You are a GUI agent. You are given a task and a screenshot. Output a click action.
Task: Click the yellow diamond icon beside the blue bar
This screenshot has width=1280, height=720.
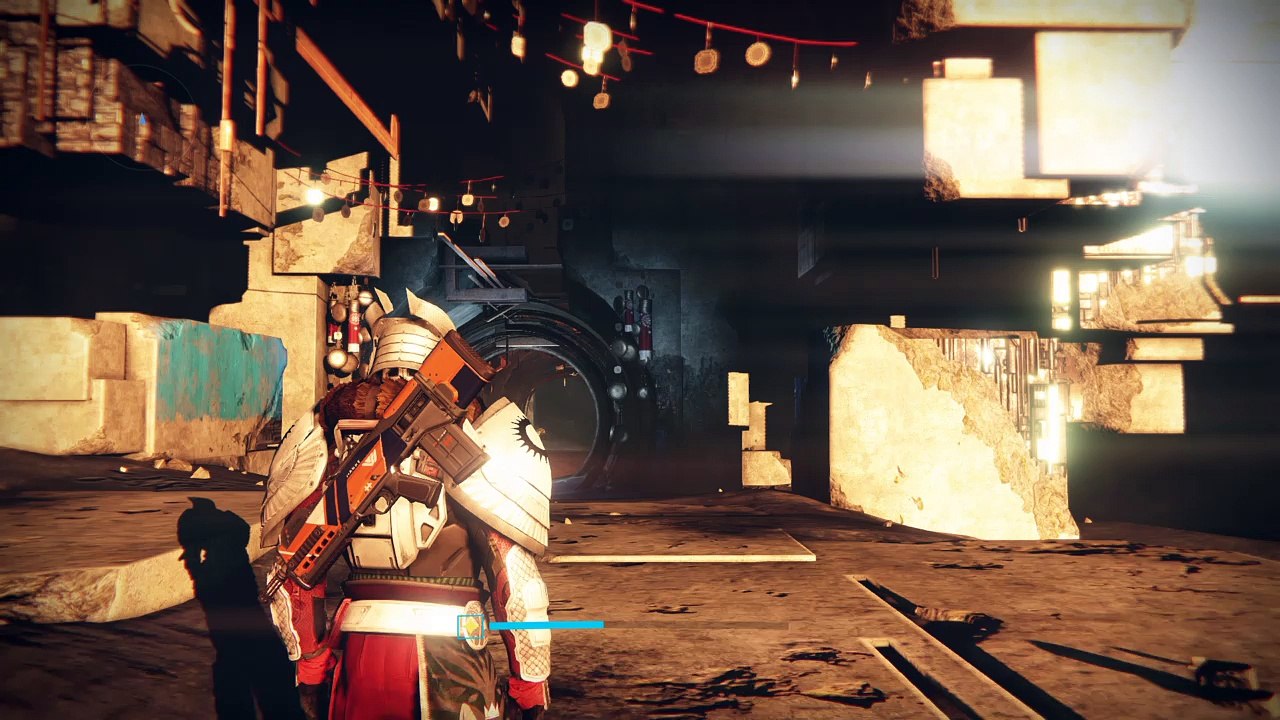(470, 627)
